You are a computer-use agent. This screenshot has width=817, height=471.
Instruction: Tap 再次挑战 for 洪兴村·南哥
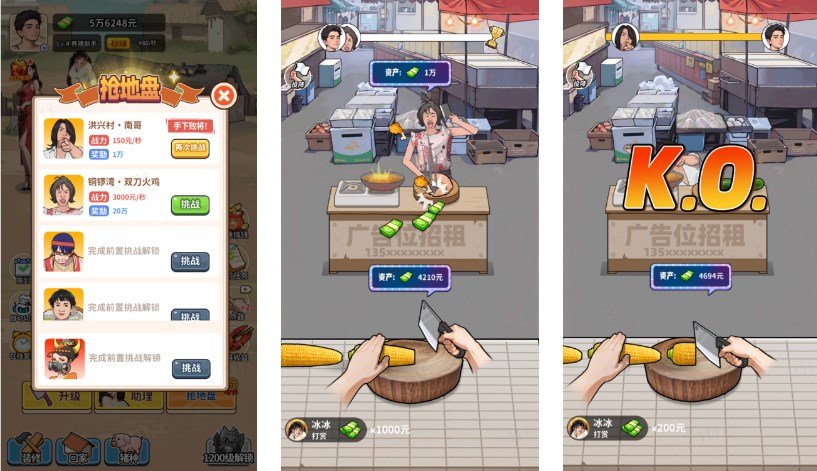pyautogui.click(x=190, y=147)
